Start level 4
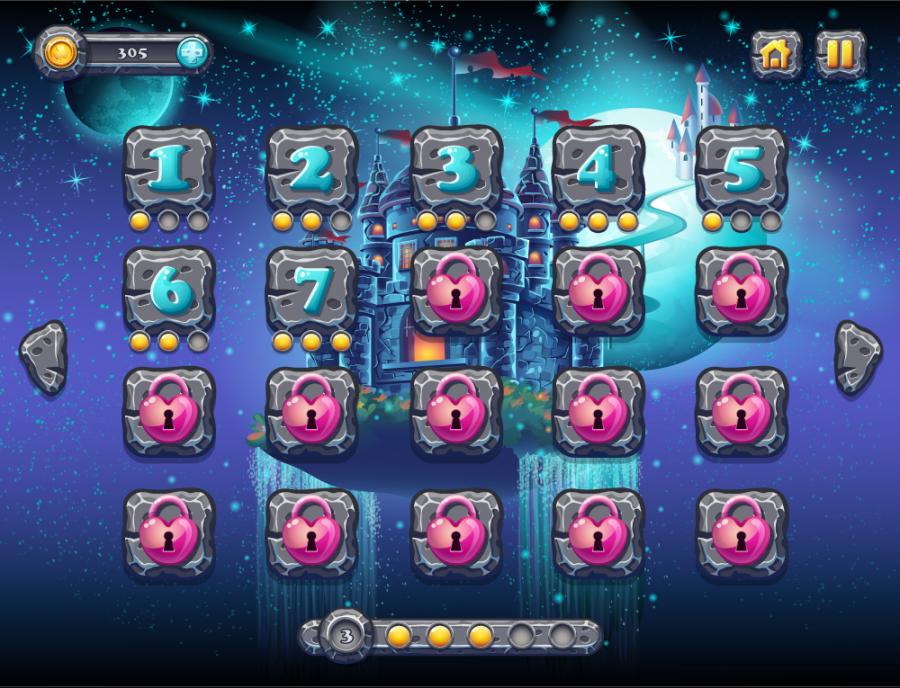Viewport: 900px width, 688px height. click(x=598, y=168)
